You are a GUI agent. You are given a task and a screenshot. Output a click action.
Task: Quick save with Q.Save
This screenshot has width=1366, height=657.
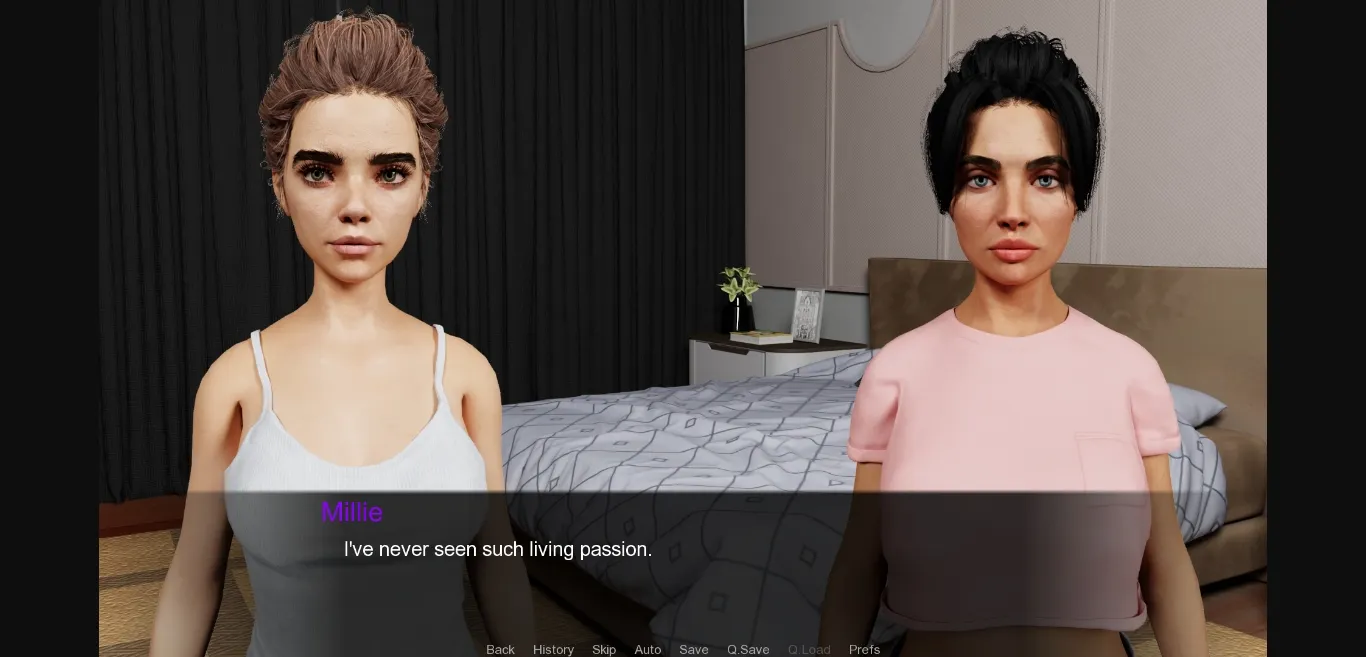click(x=748, y=649)
